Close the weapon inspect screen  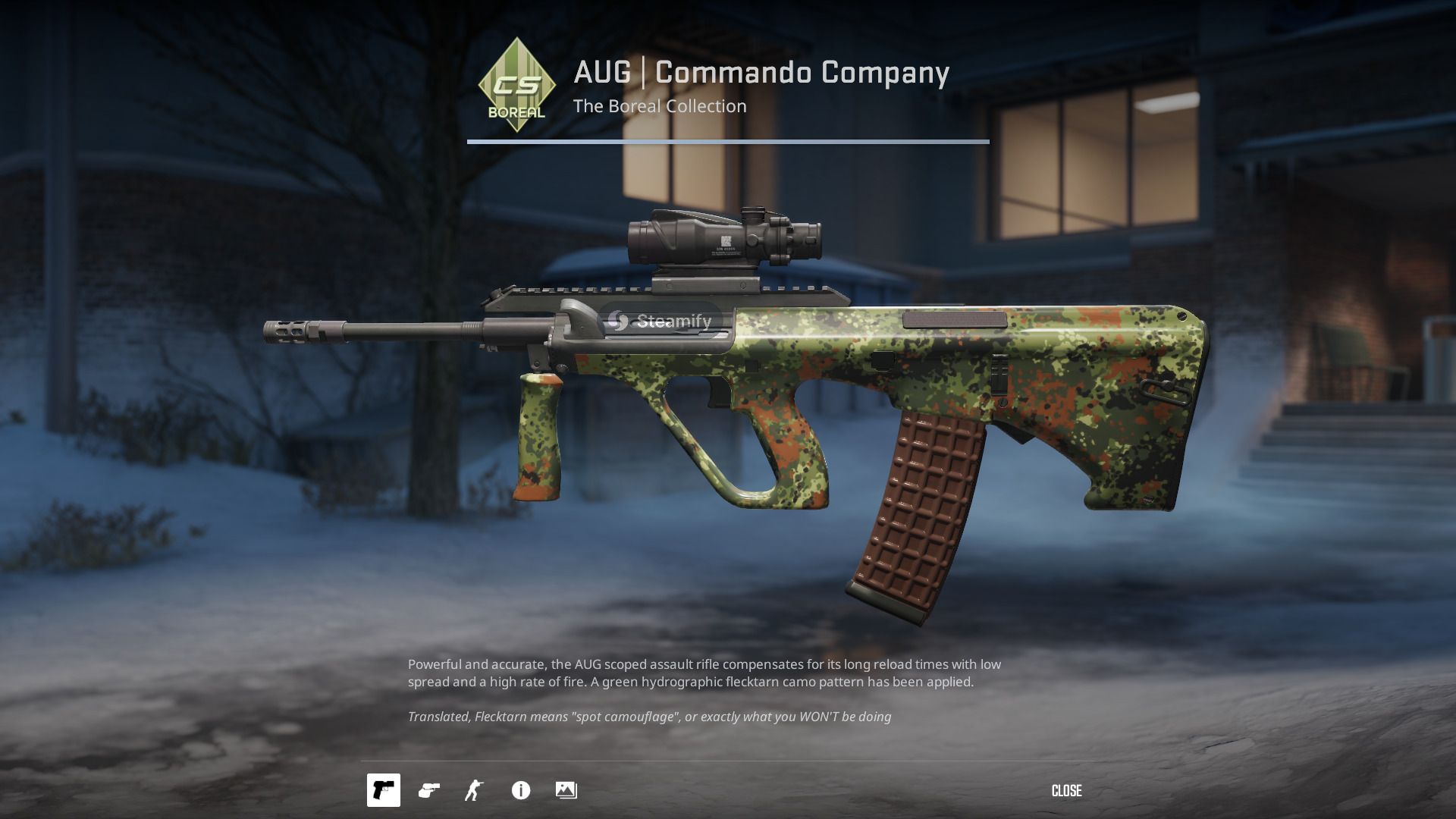1066,791
